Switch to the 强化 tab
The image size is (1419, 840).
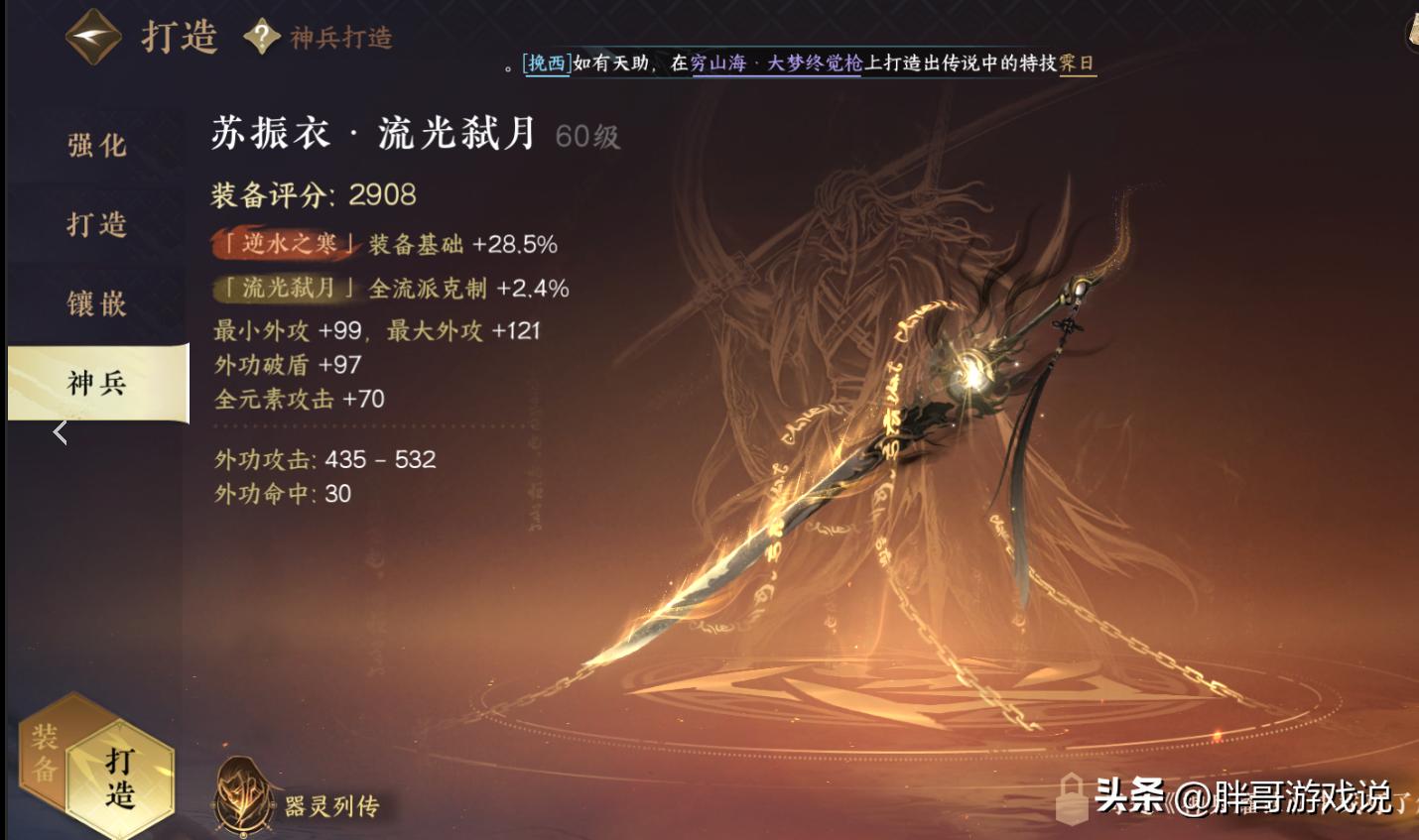96,145
